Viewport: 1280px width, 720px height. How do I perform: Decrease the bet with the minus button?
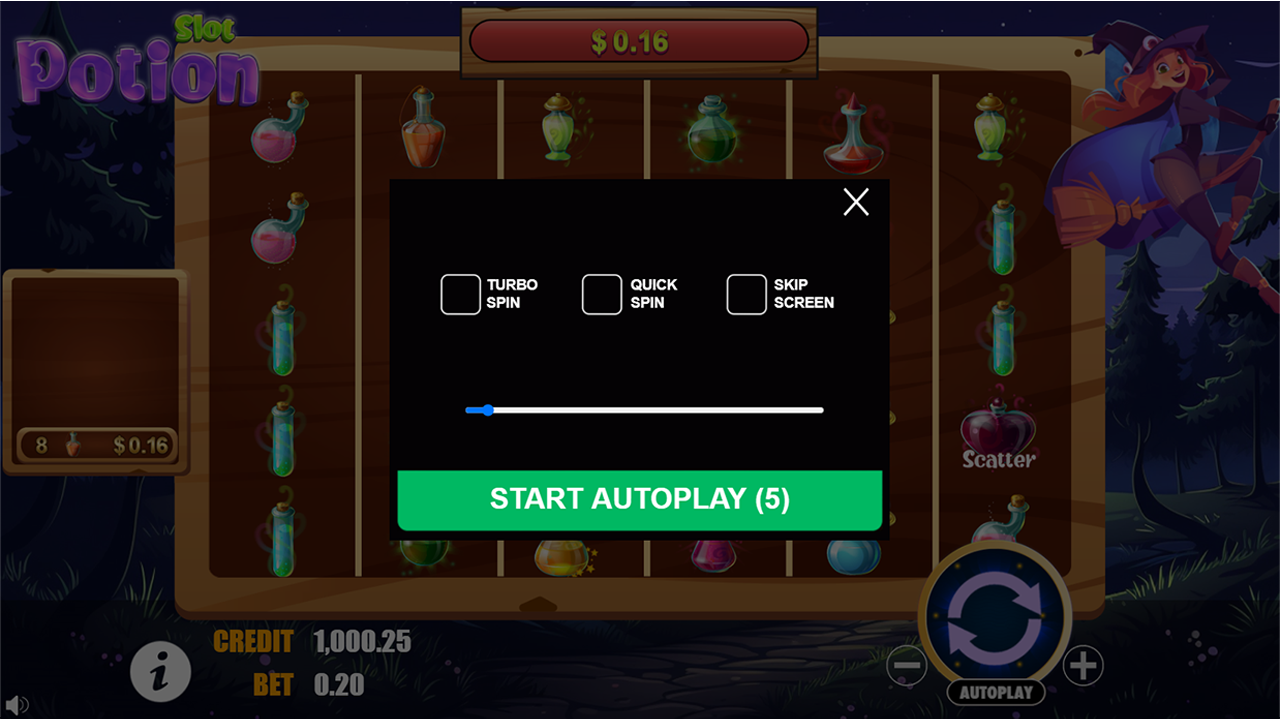[x=908, y=665]
